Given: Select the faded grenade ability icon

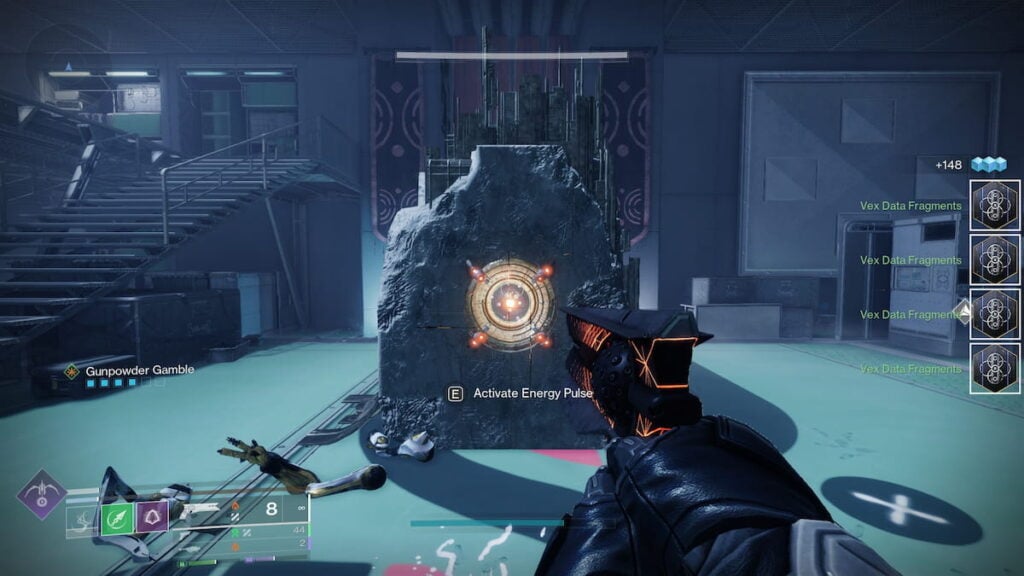Looking at the screenshot, I should (x=83, y=518).
